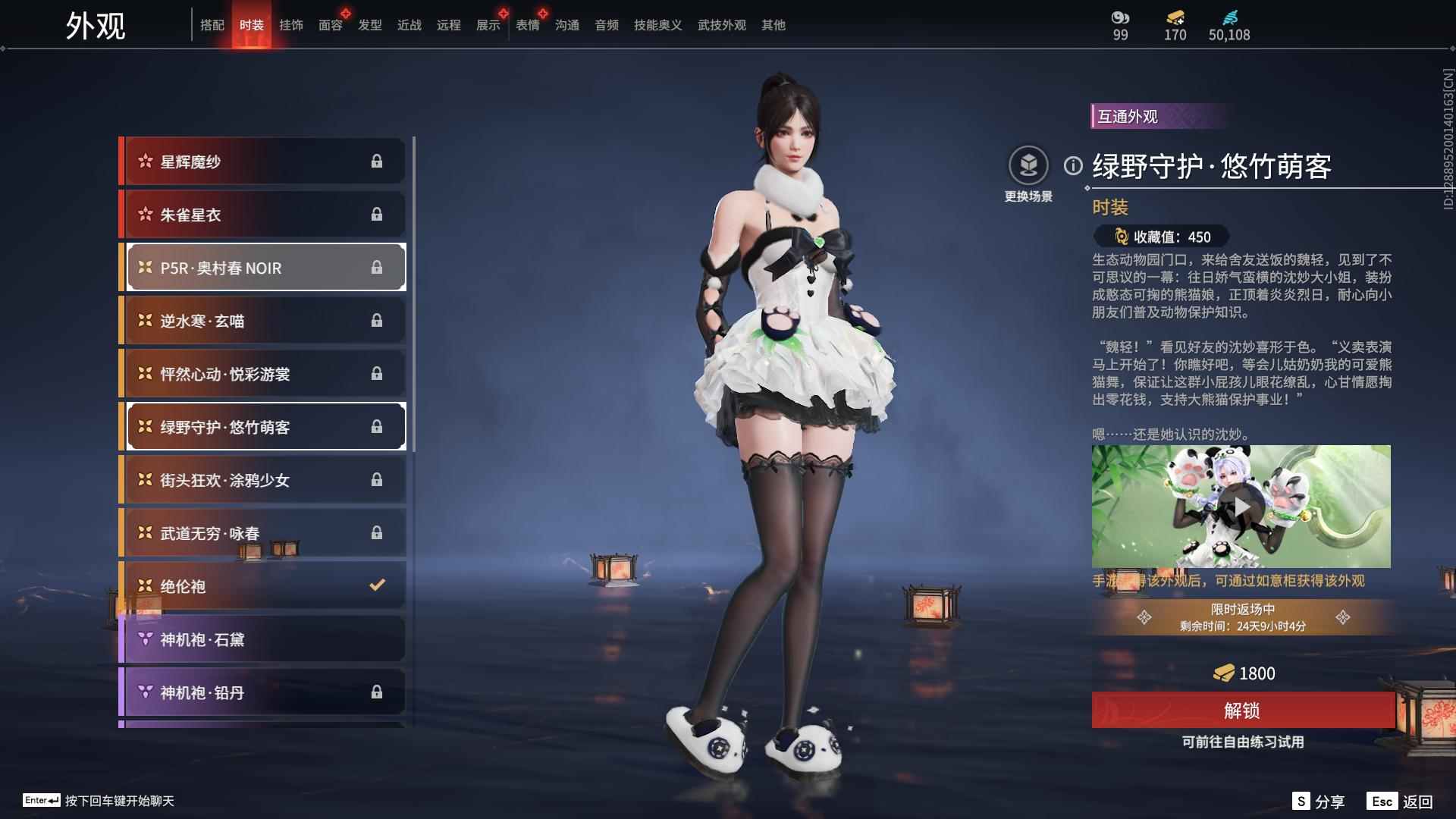The height and width of the screenshot is (819, 1456).
Task: Click the lock icon on 朱雀星衣
Action: (378, 215)
